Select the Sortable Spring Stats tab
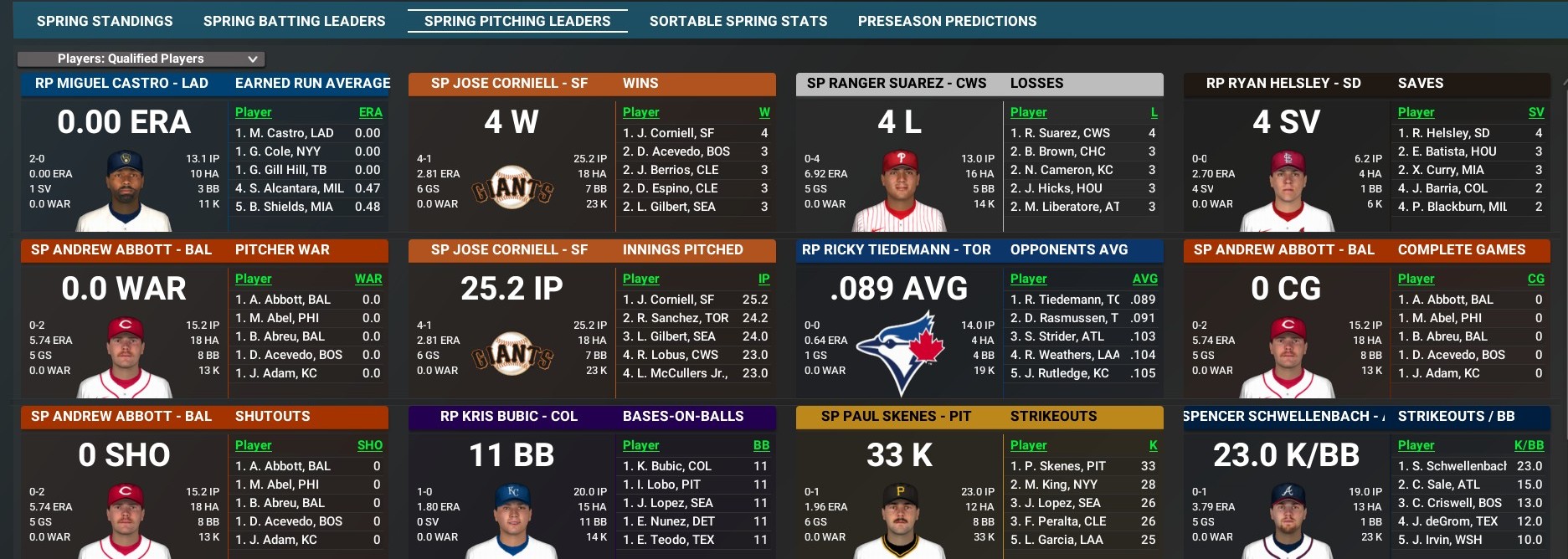This screenshot has height=559, width=1568. tap(738, 21)
